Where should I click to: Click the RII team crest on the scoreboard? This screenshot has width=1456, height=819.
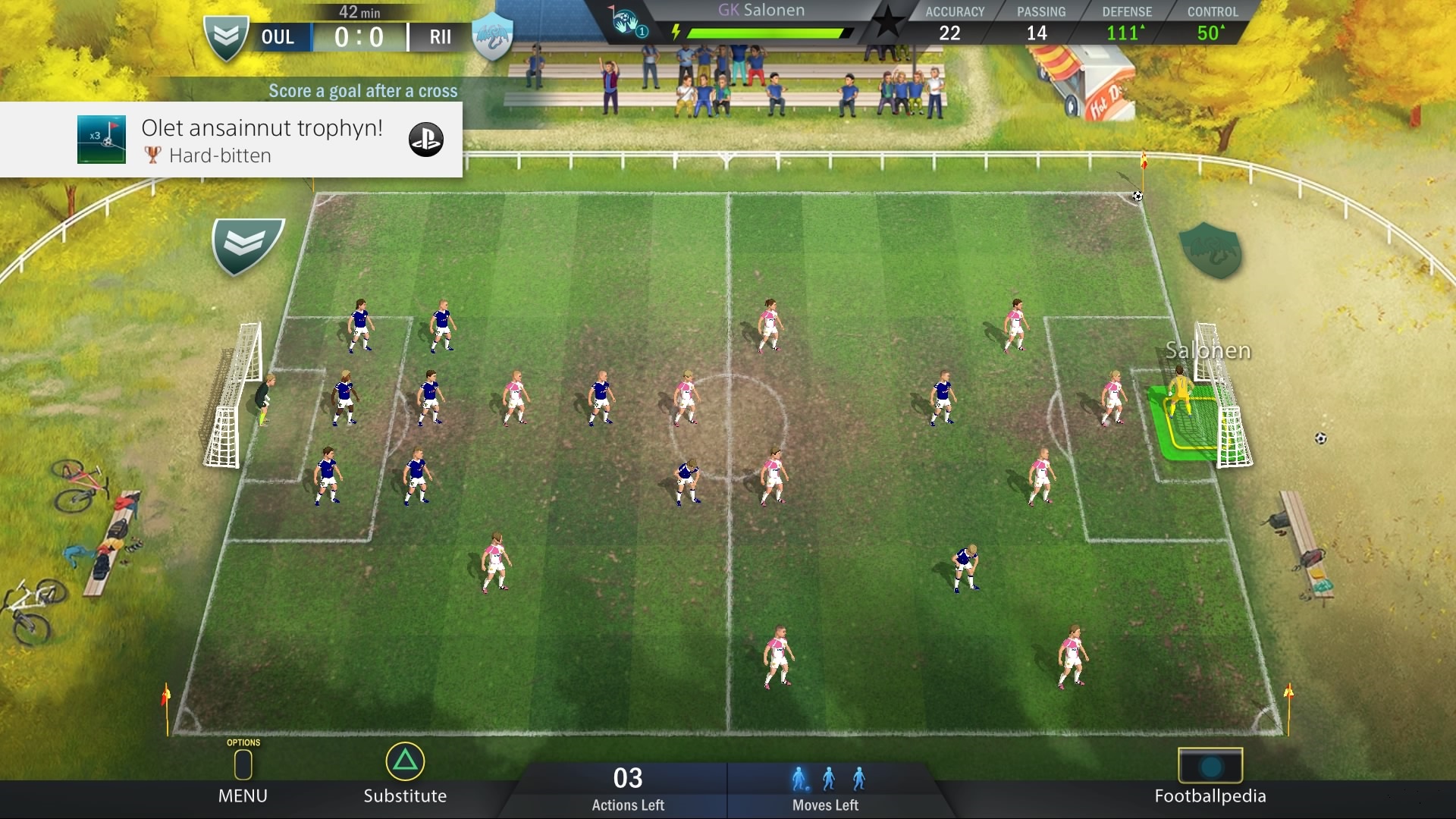[493, 36]
